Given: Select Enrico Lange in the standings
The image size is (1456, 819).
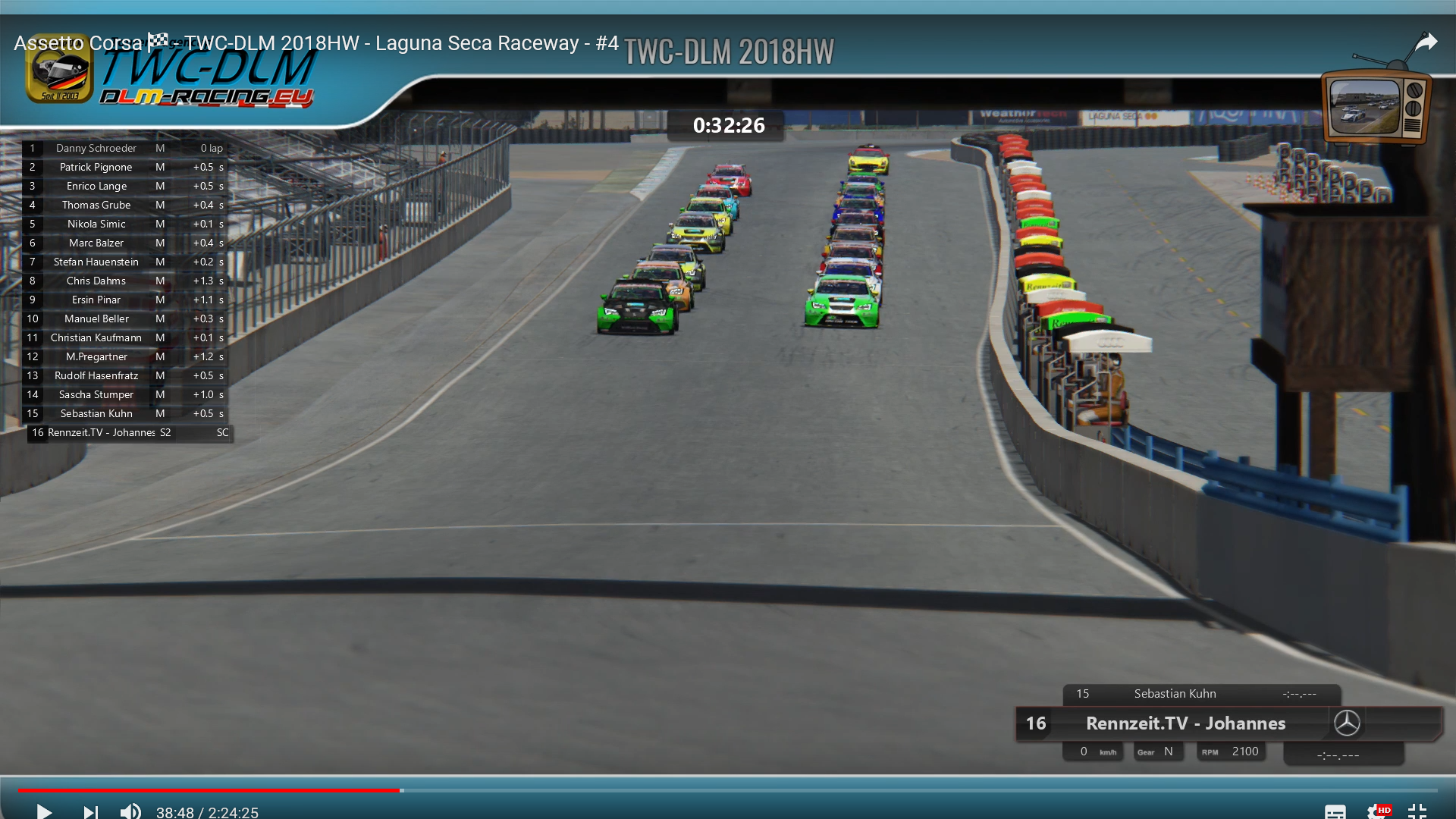Looking at the screenshot, I should (x=96, y=187).
